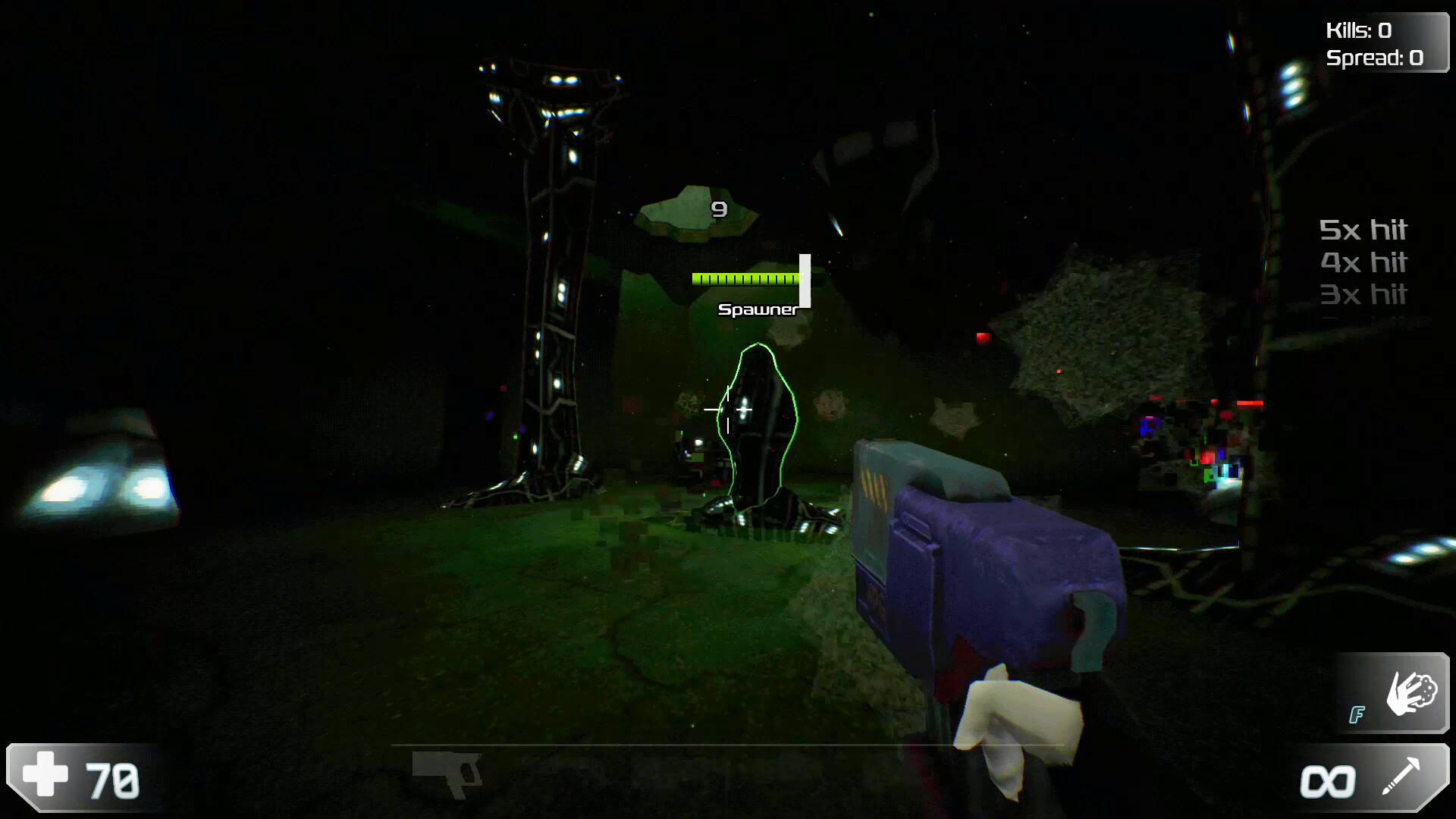This screenshot has height=819, width=1456.
Task: Click the F keybind label near the grenade icon
Action: [x=1357, y=715]
